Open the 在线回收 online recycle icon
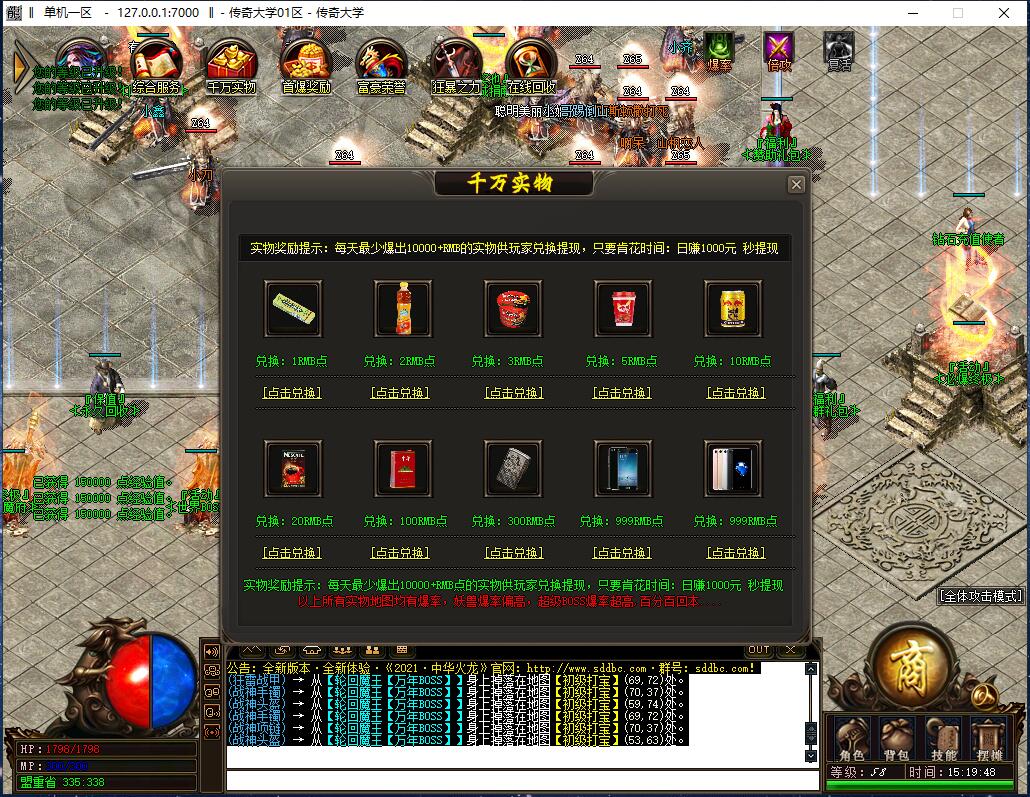1030x797 pixels. [x=530, y=66]
